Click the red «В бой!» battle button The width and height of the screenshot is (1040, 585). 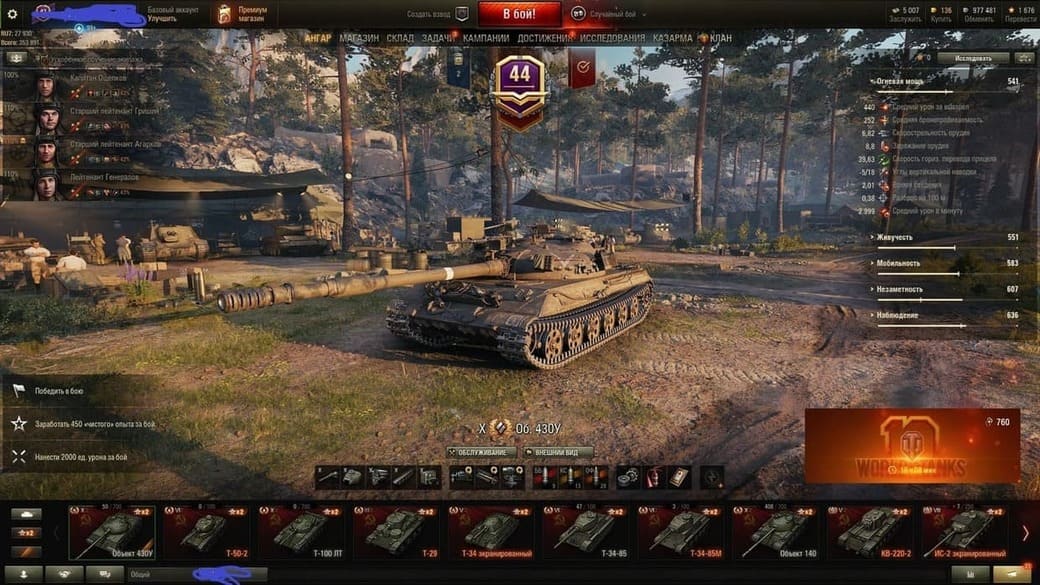(x=519, y=14)
